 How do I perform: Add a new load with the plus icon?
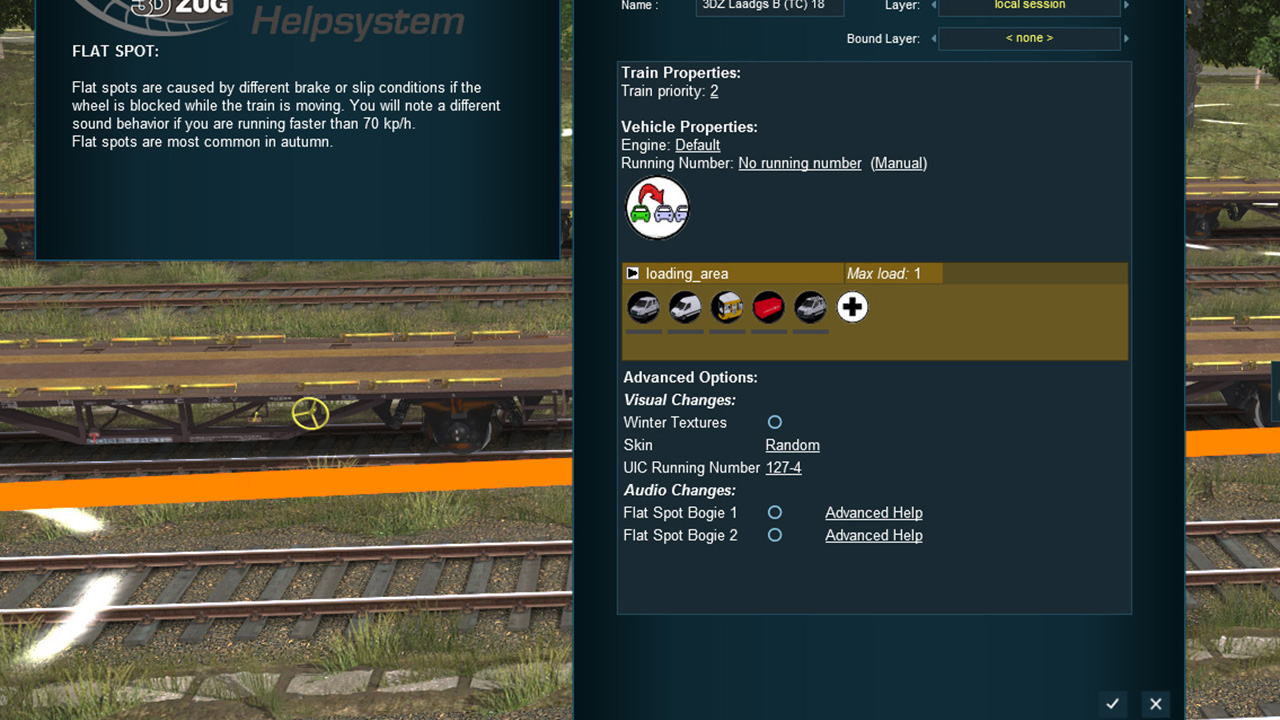pyautogui.click(x=852, y=307)
